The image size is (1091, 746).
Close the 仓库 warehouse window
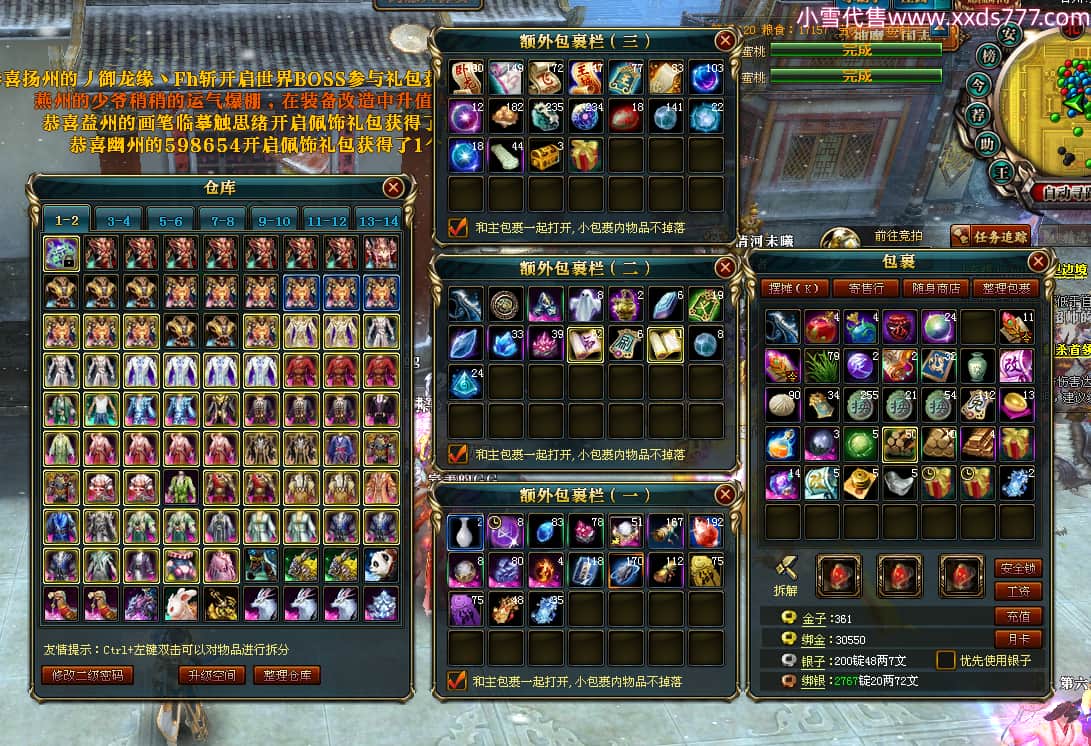[x=394, y=187]
